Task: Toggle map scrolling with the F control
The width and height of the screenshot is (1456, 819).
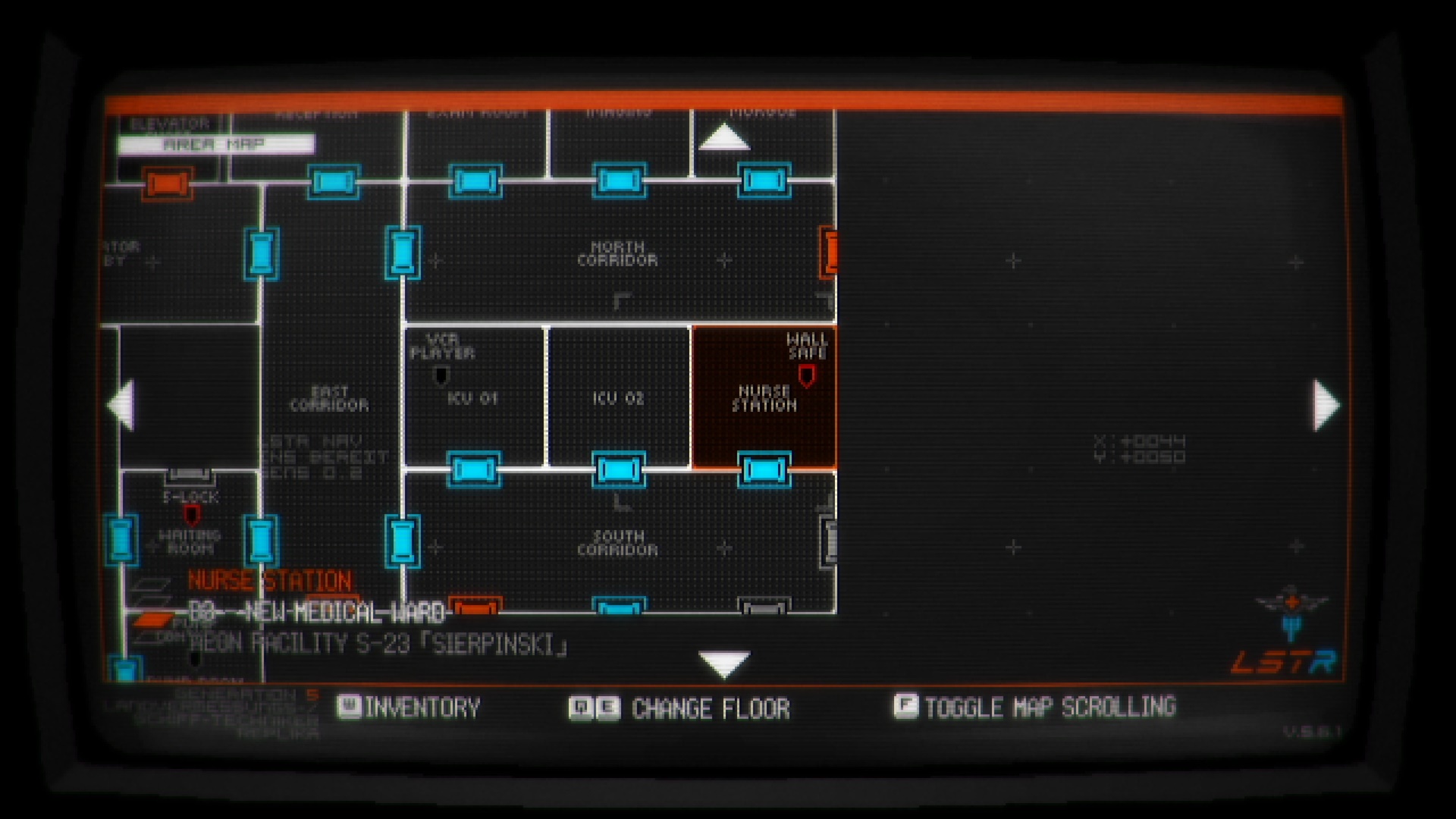Action: tap(905, 708)
